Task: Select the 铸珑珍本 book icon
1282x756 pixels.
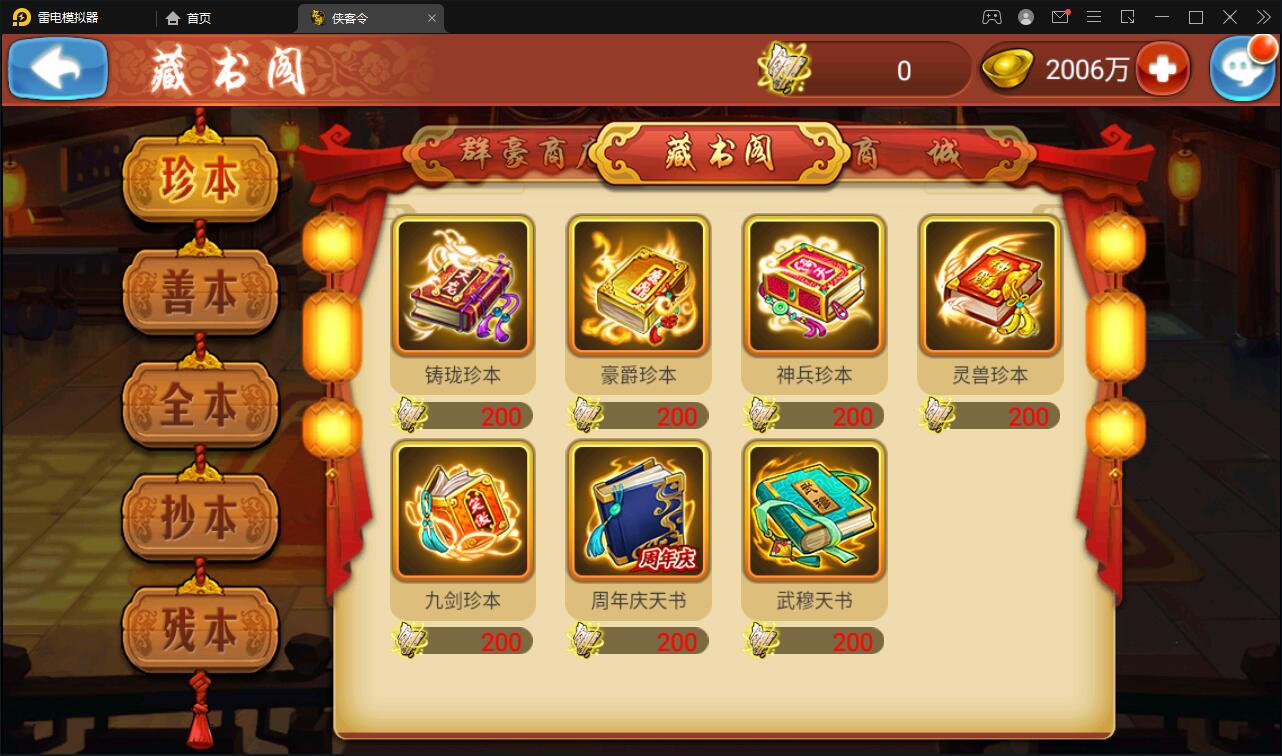Action: click(462, 286)
